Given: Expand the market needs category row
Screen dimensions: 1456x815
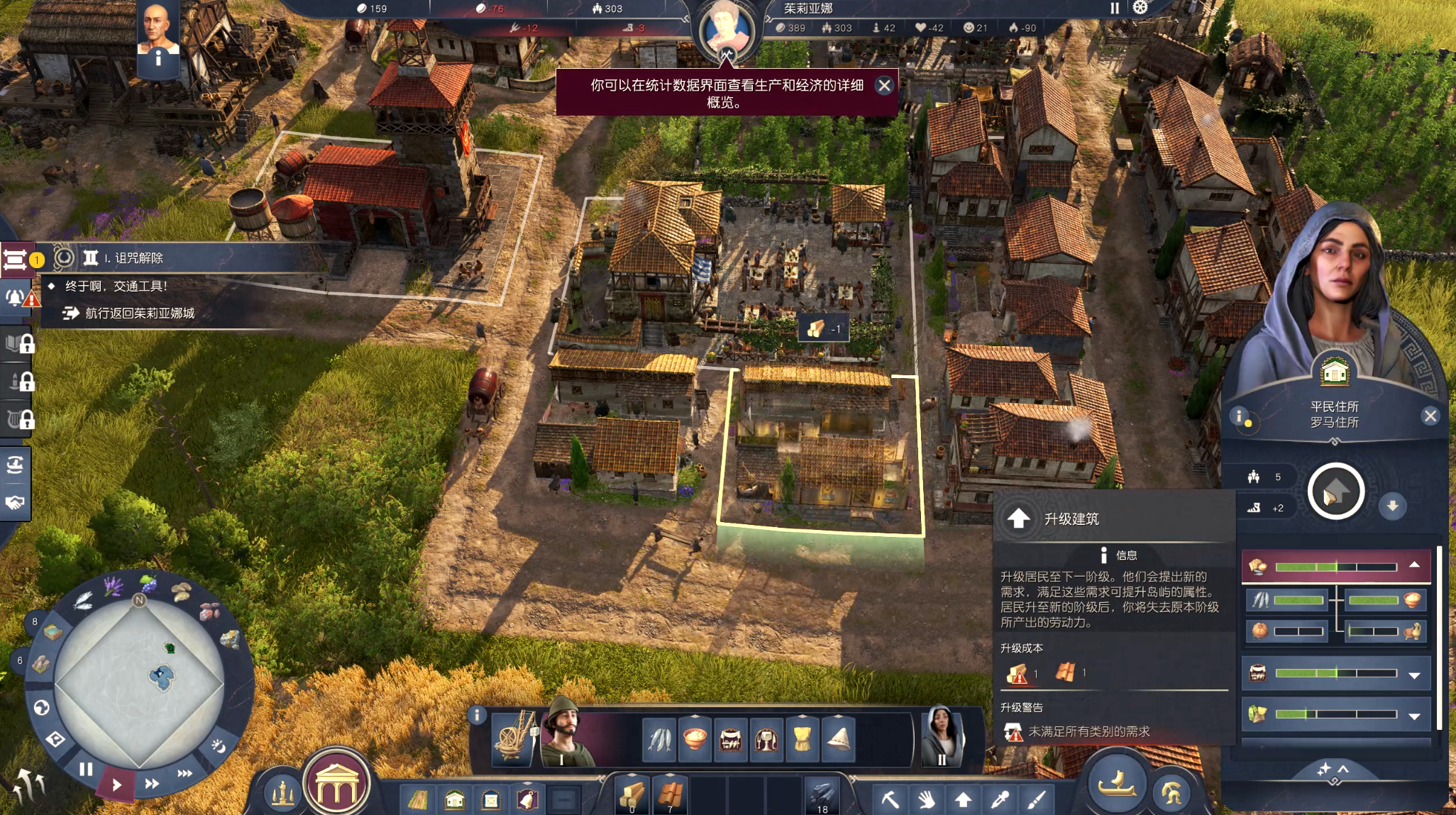Looking at the screenshot, I should pyautogui.click(x=1414, y=675).
